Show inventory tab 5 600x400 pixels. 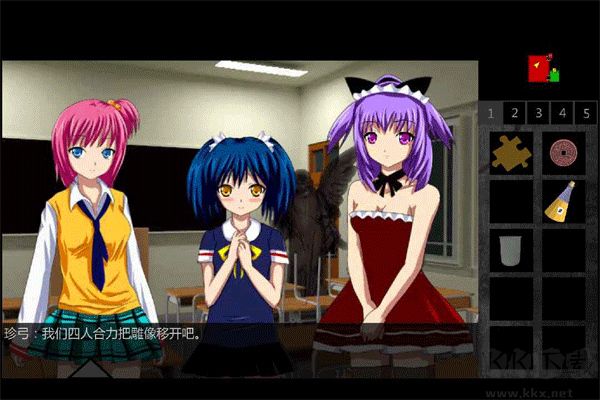586,112
